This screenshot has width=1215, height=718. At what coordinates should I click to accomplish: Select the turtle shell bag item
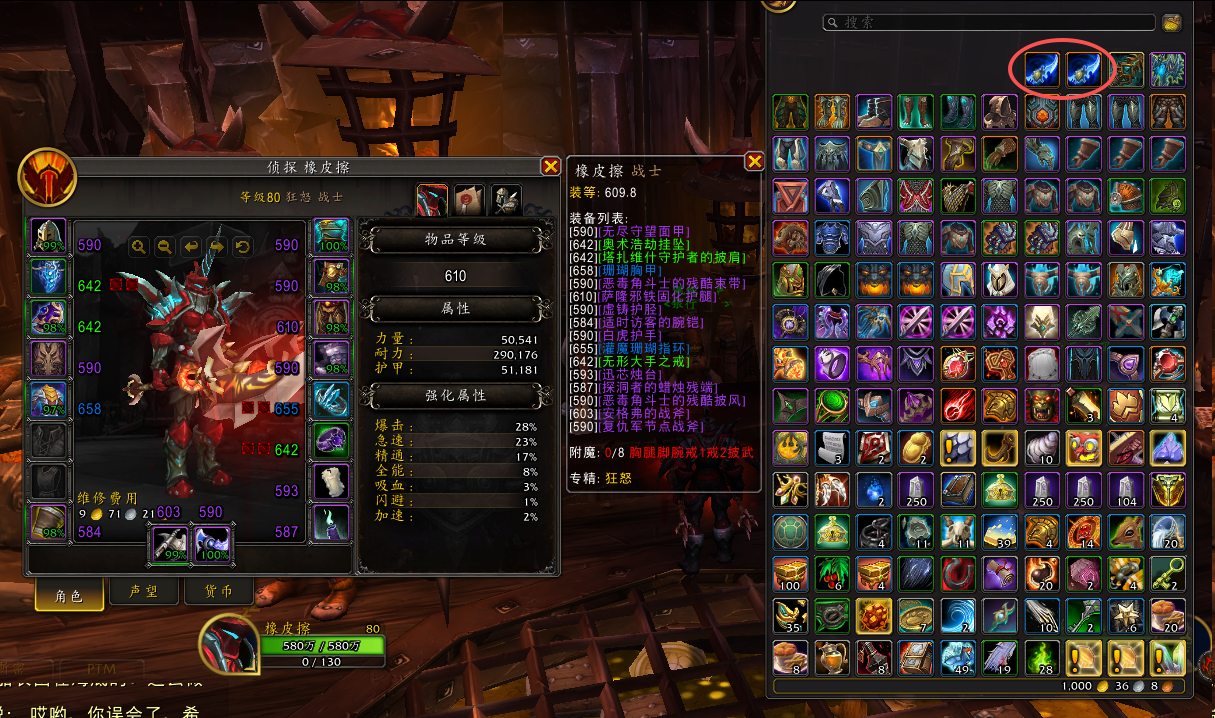790,531
